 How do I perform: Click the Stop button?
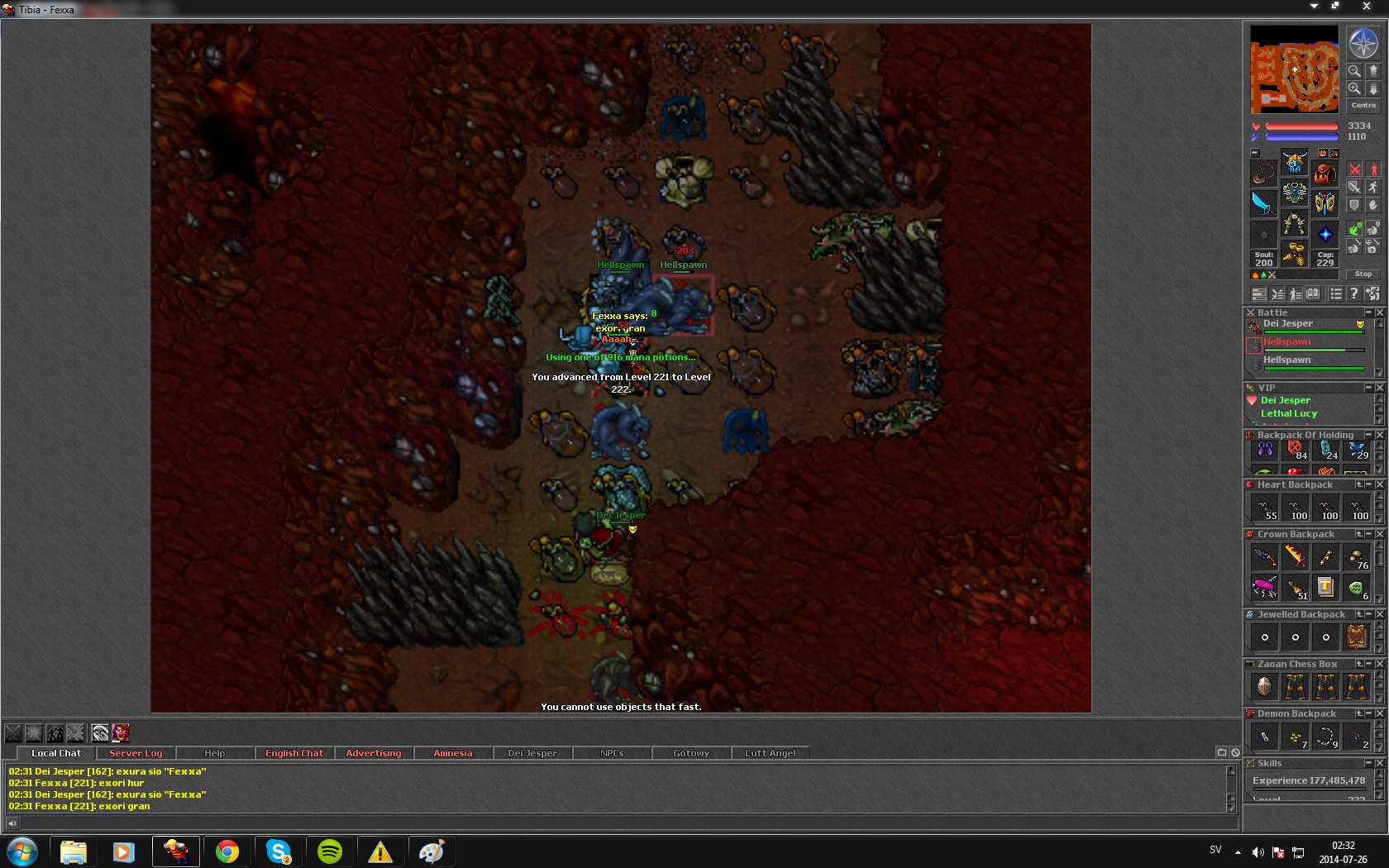pos(1363,274)
